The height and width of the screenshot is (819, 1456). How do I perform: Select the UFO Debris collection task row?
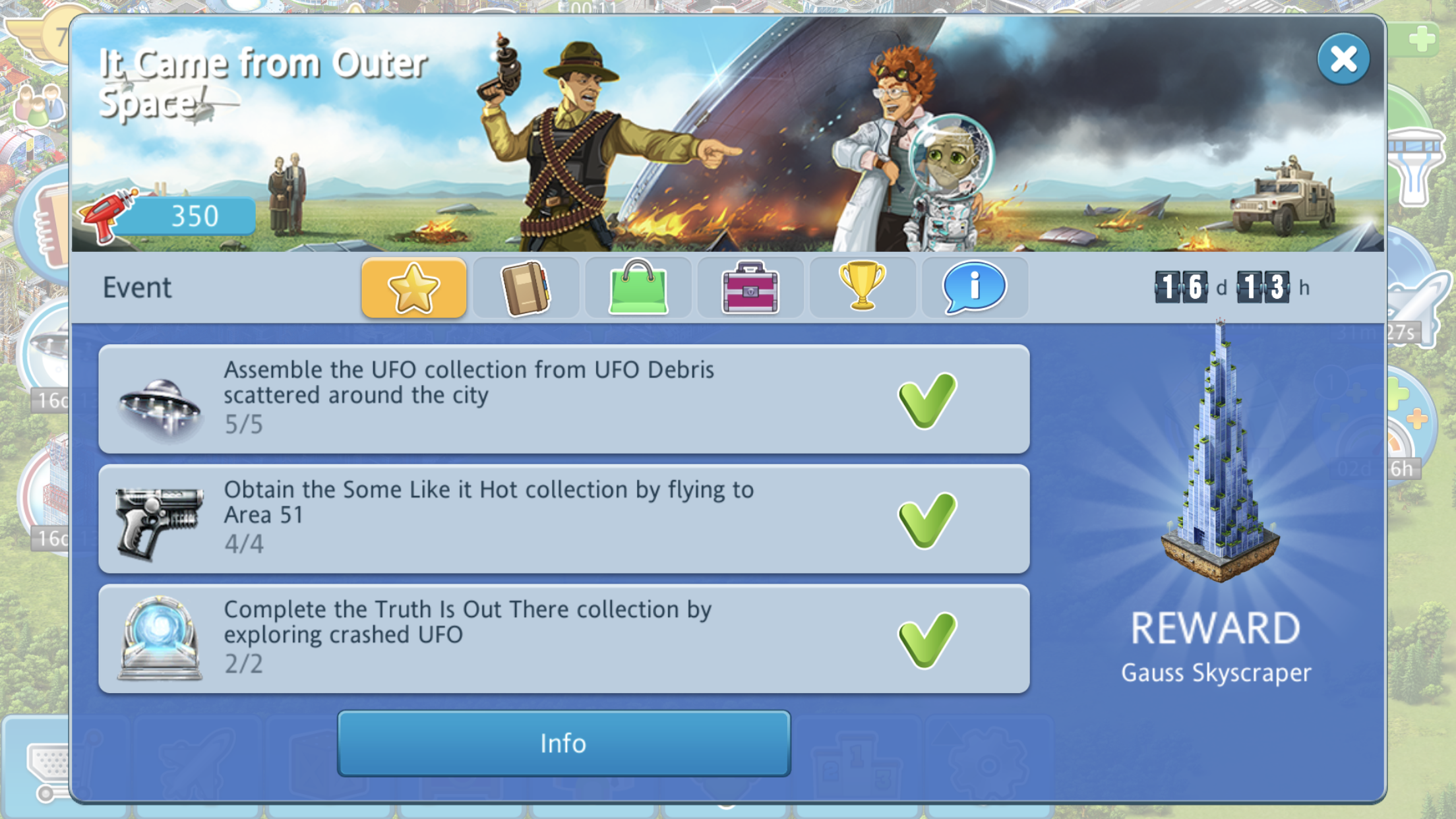point(564,399)
